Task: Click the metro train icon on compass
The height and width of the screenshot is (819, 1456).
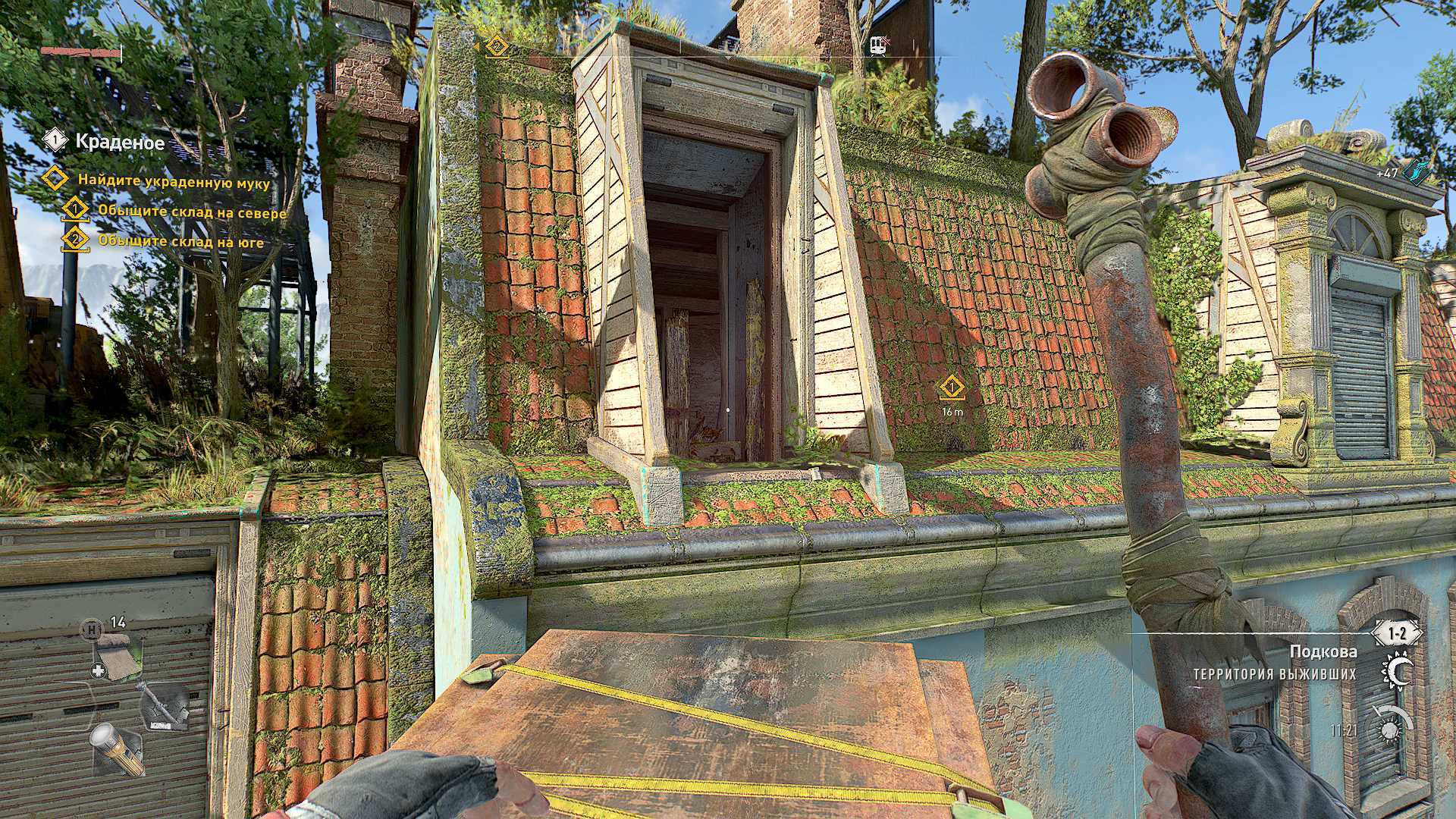Action: coord(880,45)
